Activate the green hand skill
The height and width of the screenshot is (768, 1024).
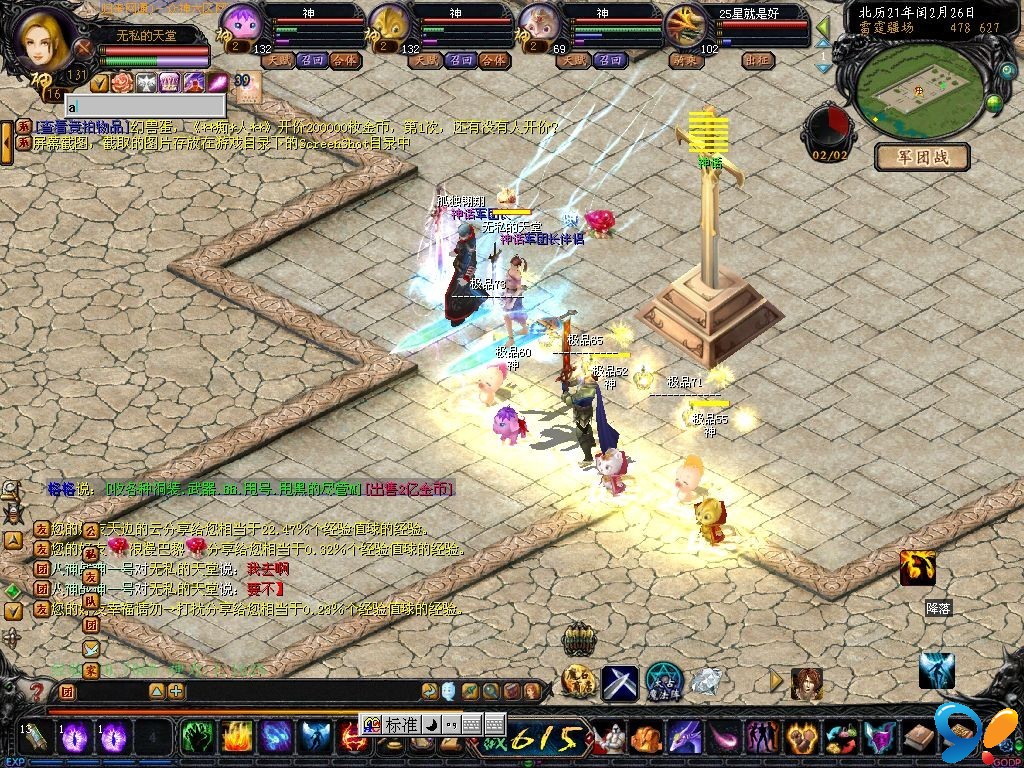194,738
